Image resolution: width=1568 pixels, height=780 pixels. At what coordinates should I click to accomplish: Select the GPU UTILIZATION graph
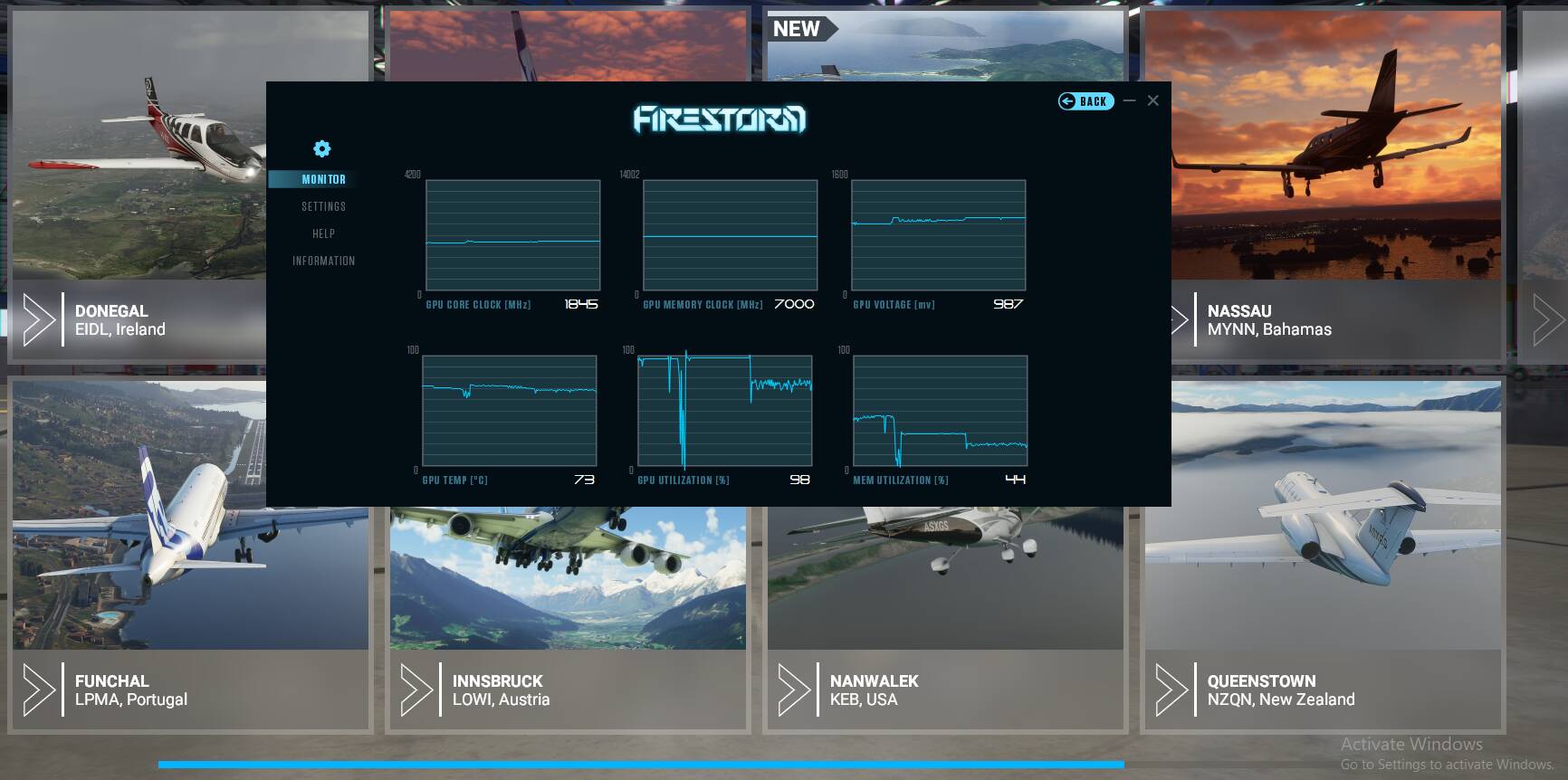coord(725,410)
